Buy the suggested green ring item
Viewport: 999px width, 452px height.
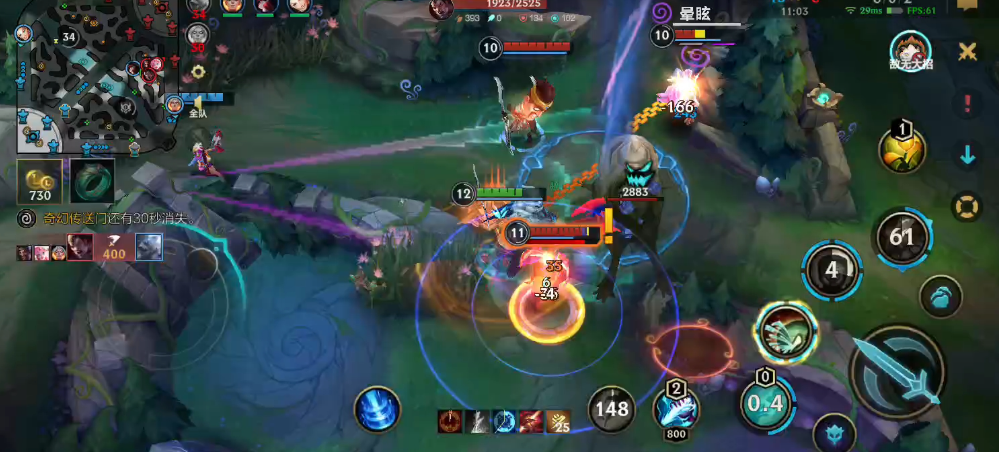tap(92, 180)
